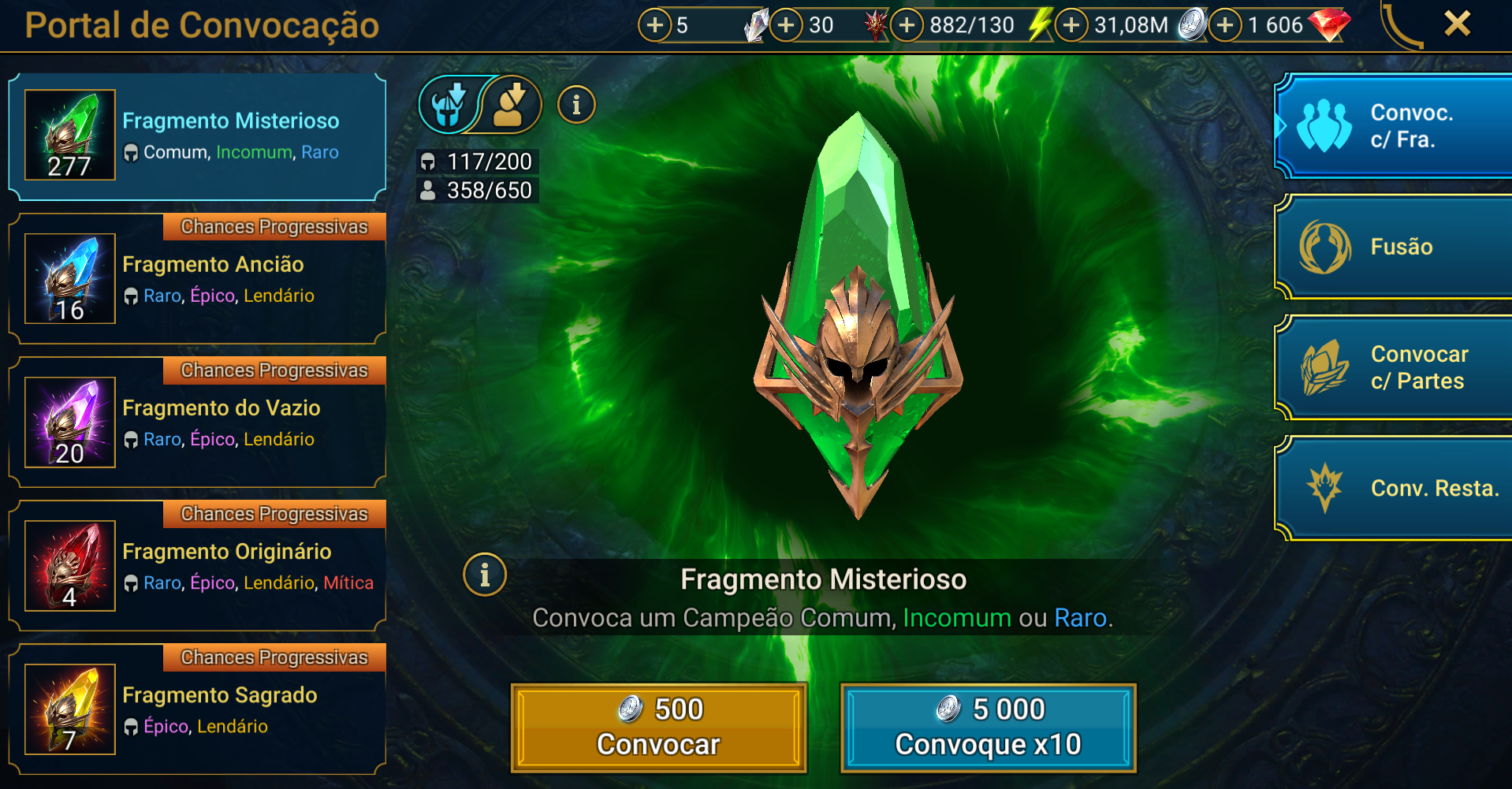The image size is (1512, 789).
Task: Toggle the helmet-with-arrow summon icon
Action: (x=449, y=105)
